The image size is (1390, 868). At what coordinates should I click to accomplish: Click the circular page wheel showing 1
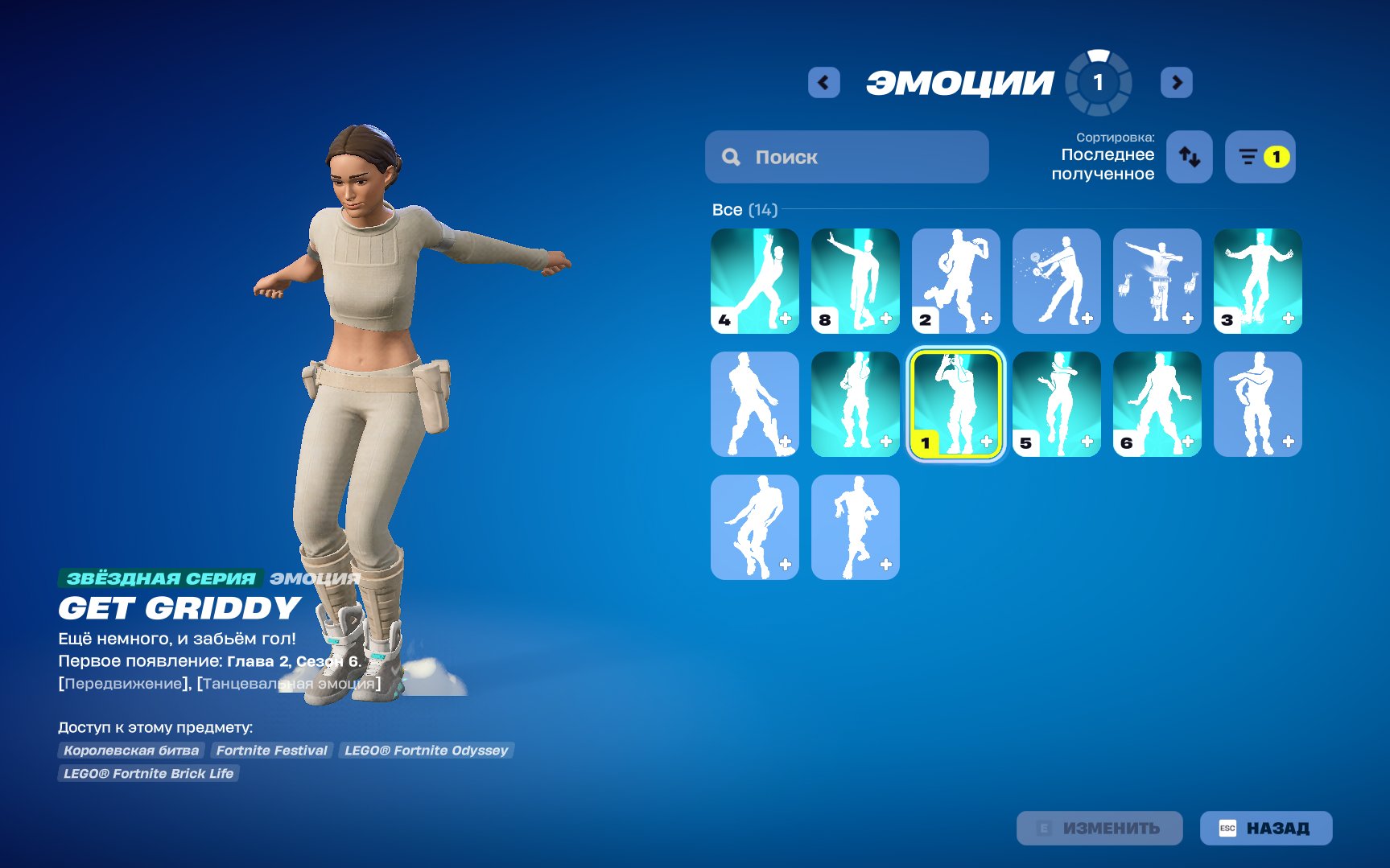pyautogui.click(x=1099, y=81)
